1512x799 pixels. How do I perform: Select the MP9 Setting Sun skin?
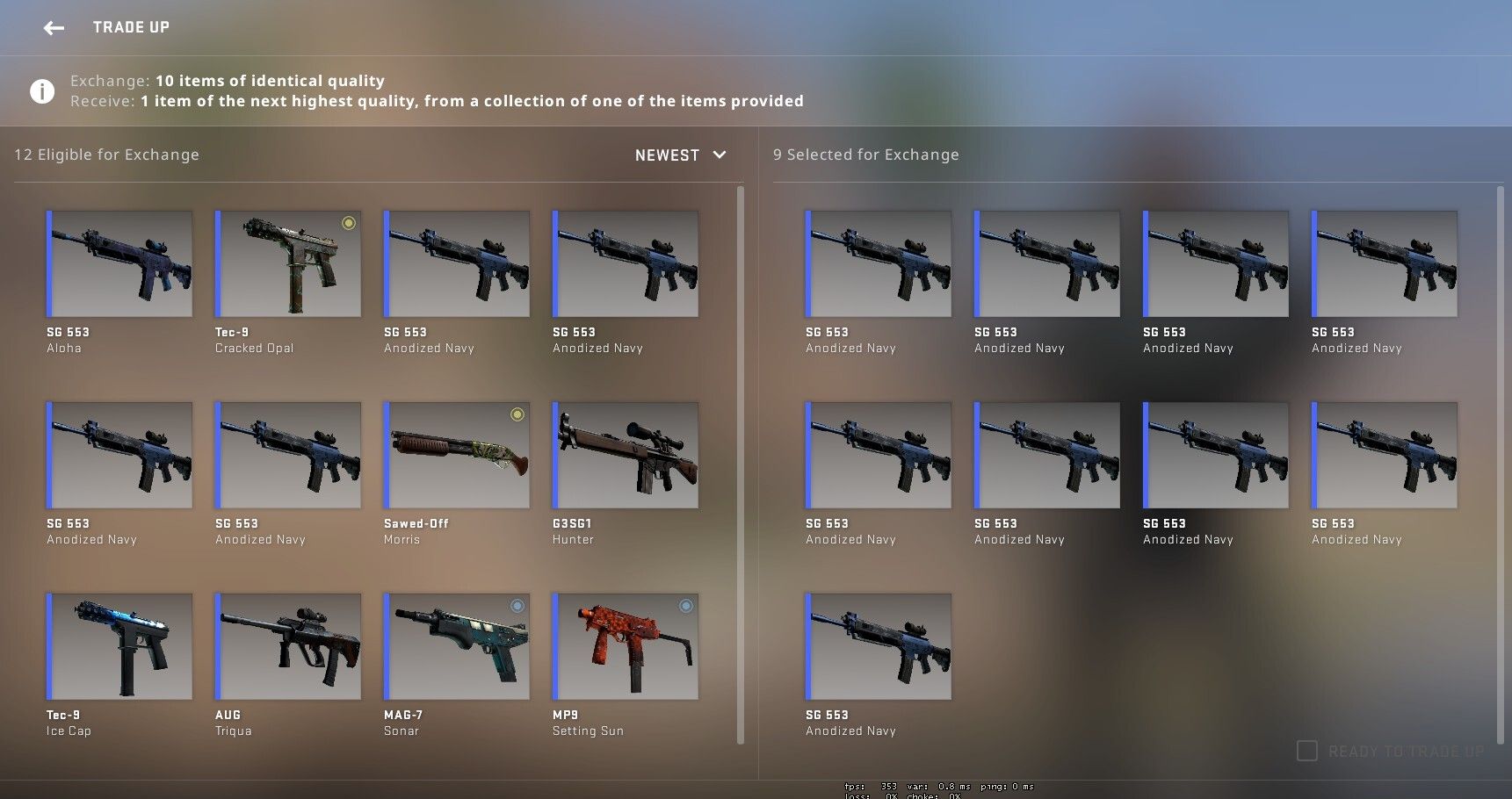[x=626, y=646]
